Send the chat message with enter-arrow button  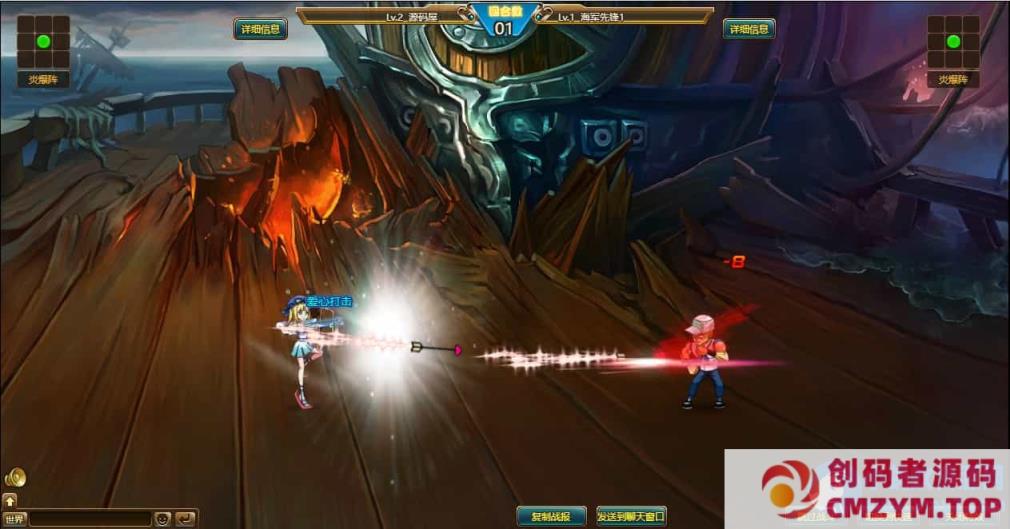tap(185, 519)
